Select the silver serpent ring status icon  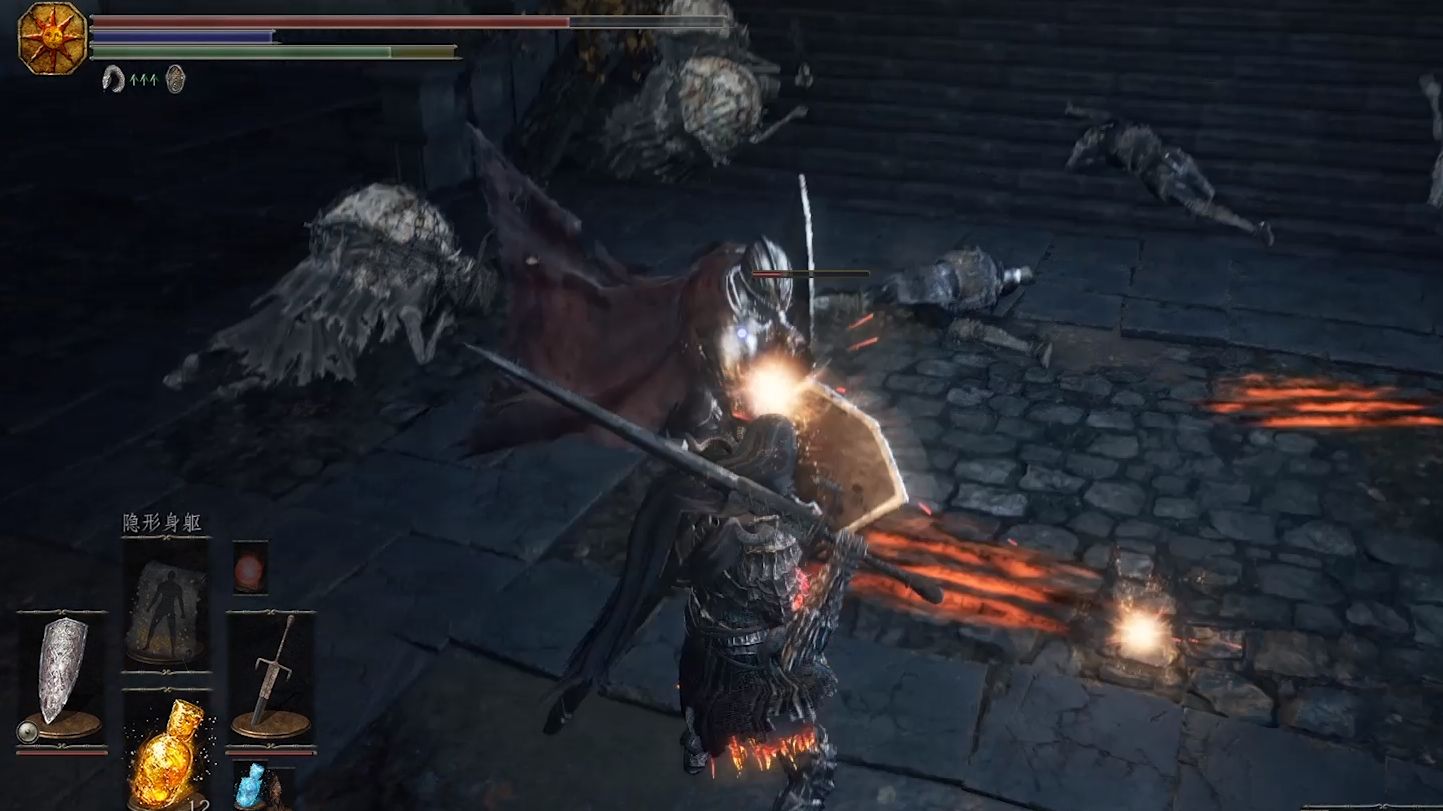(113, 78)
